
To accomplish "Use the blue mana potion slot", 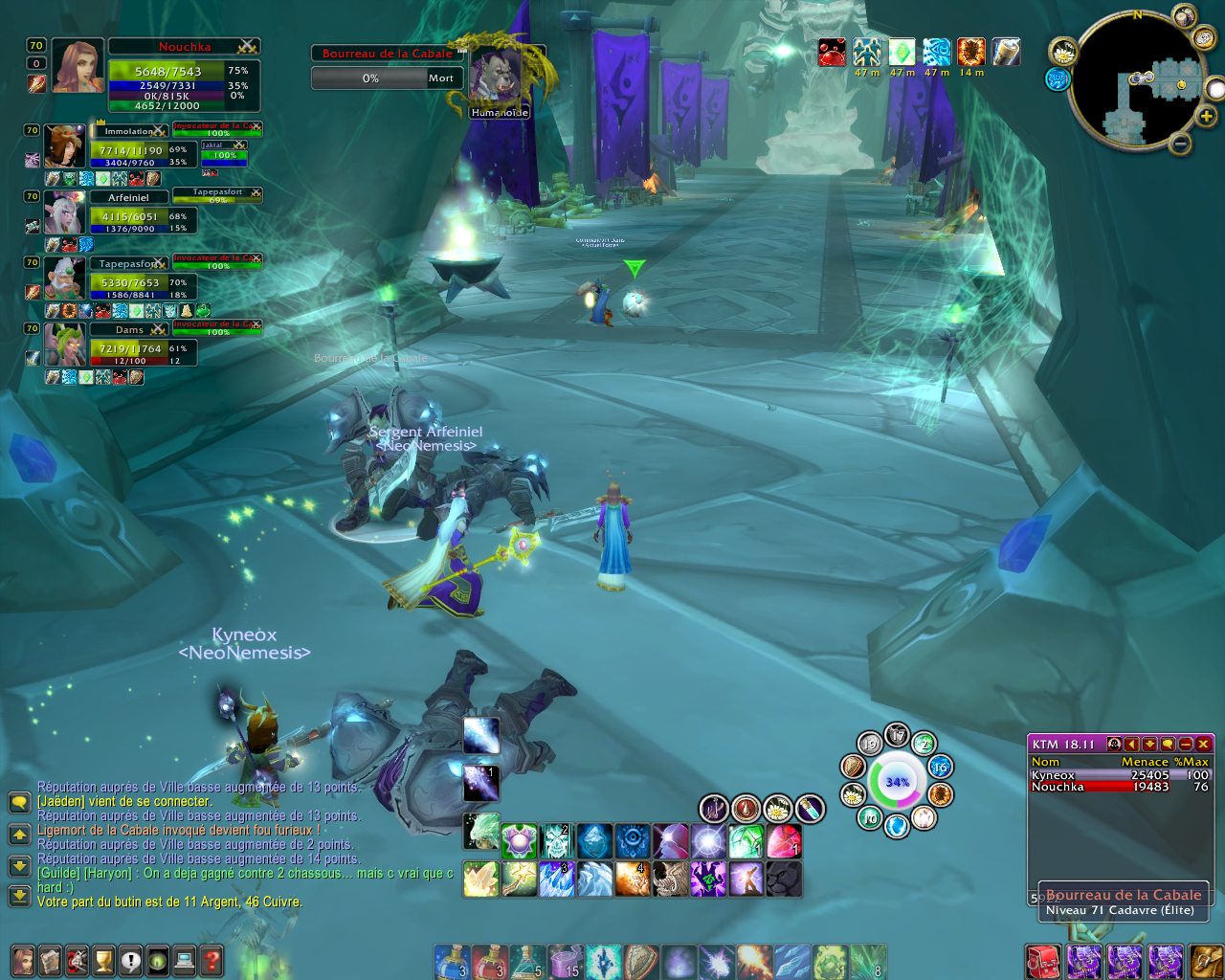I will click(x=450, y=960).
